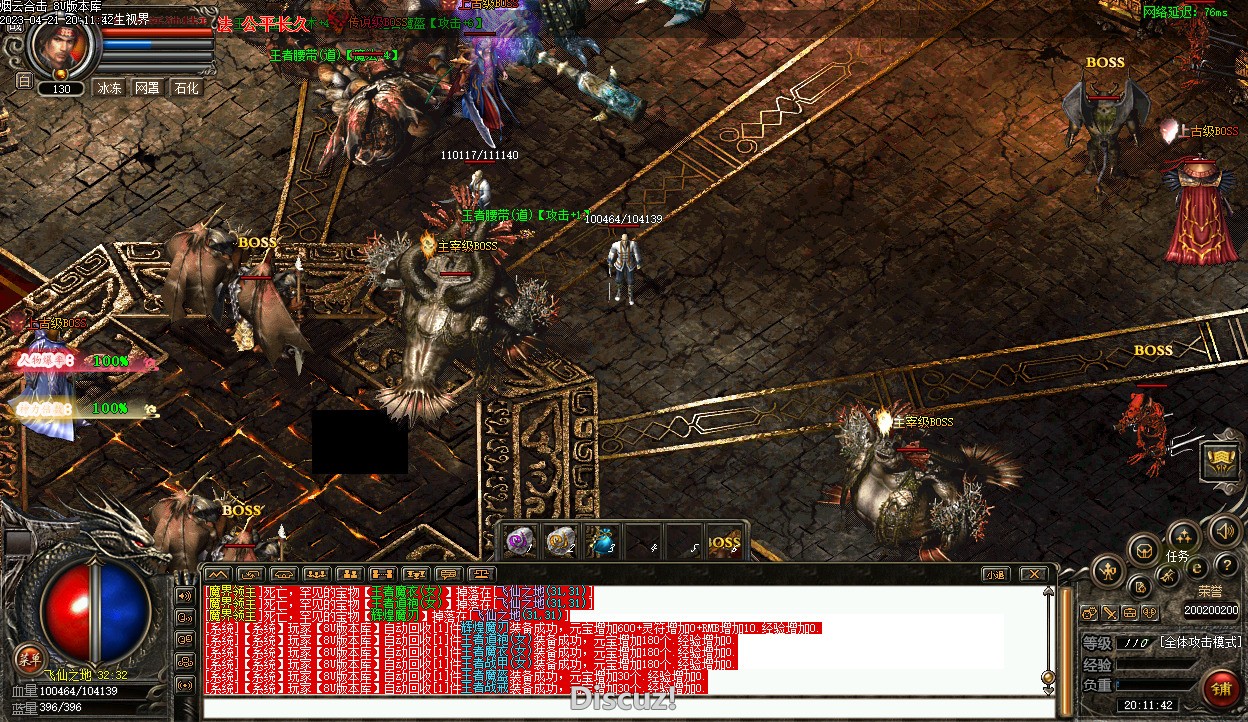Click the hero portrait
Viewport: 1248px width, 722px height.
tap(62, 44)
